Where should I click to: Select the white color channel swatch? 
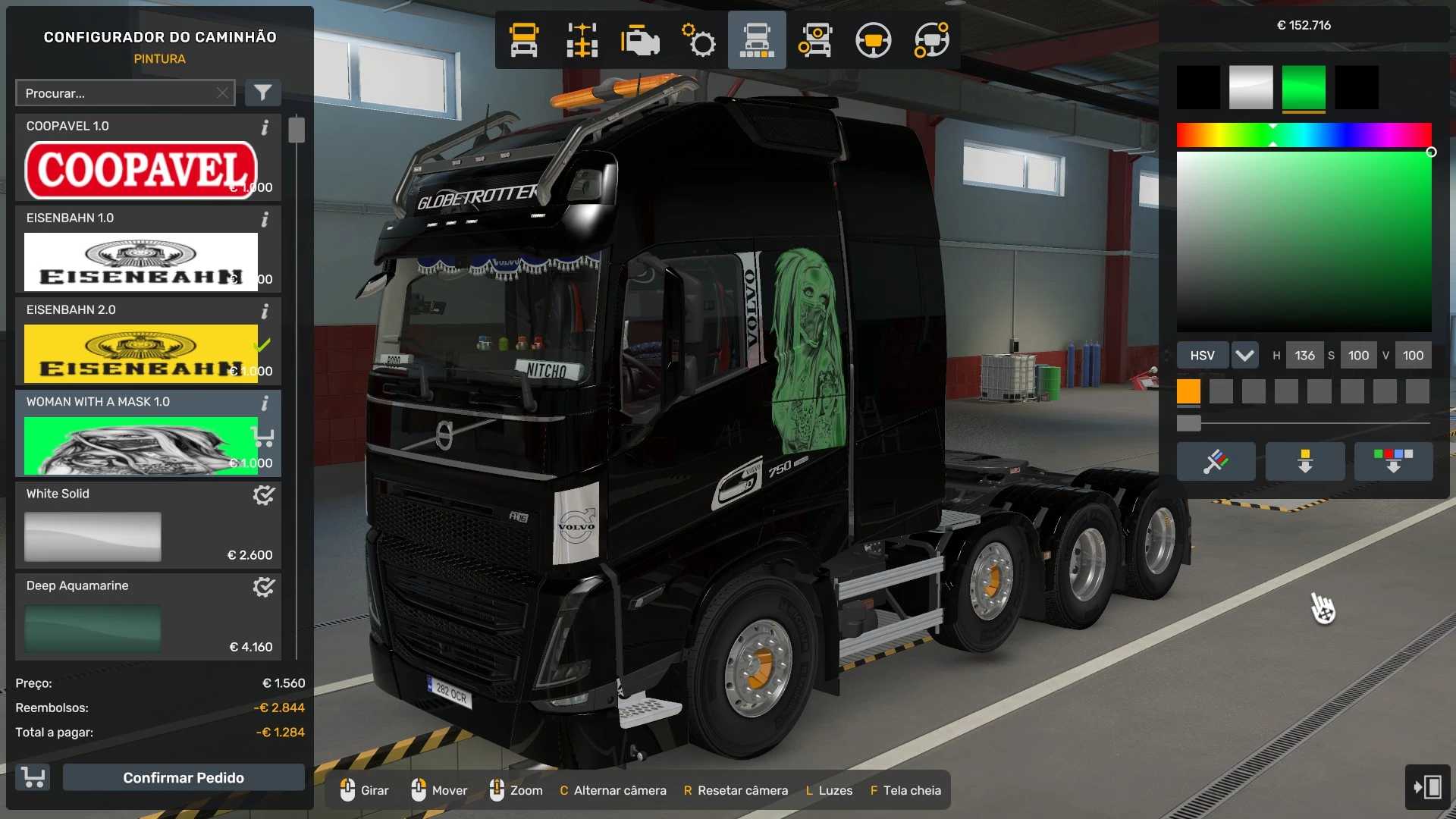click(1250, 87)
